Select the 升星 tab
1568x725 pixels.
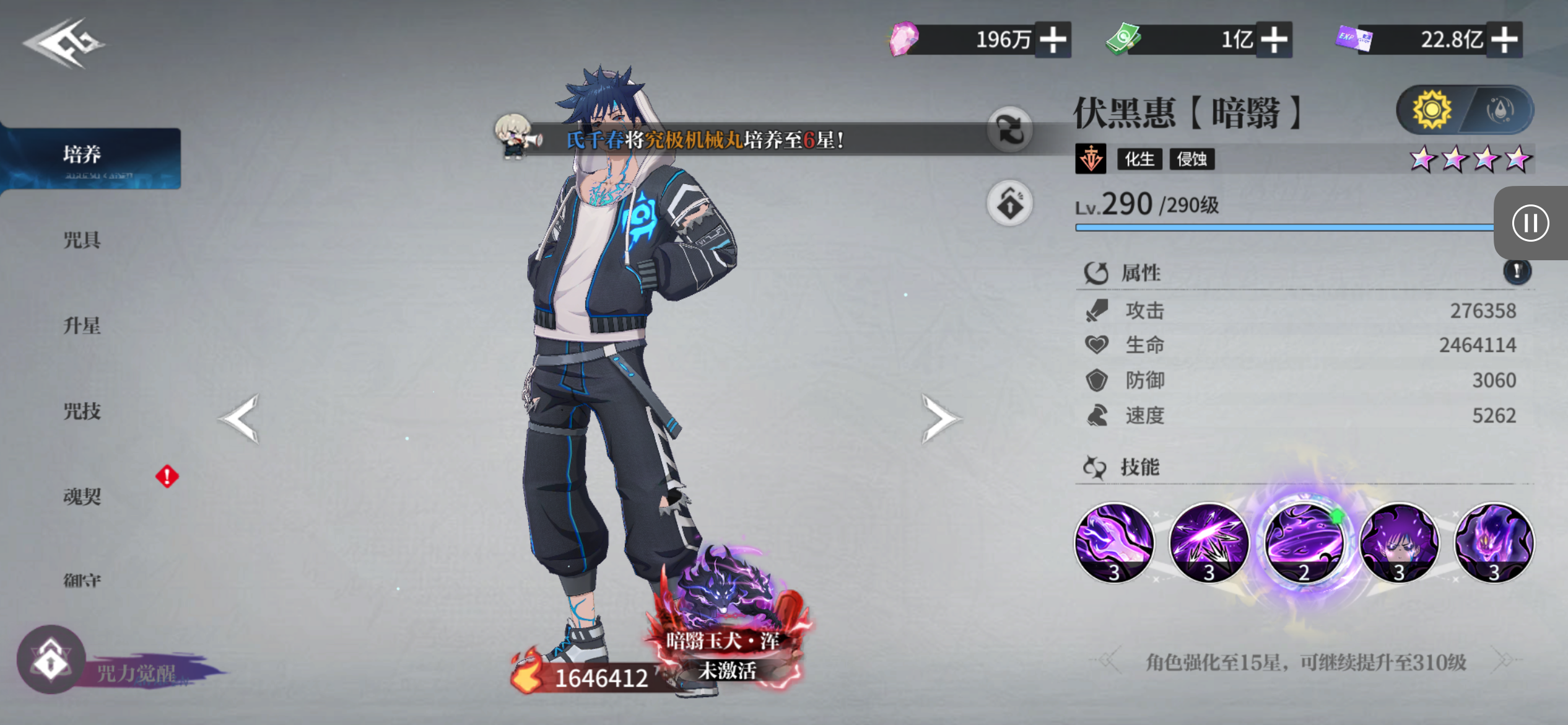(x=82, y=325)
